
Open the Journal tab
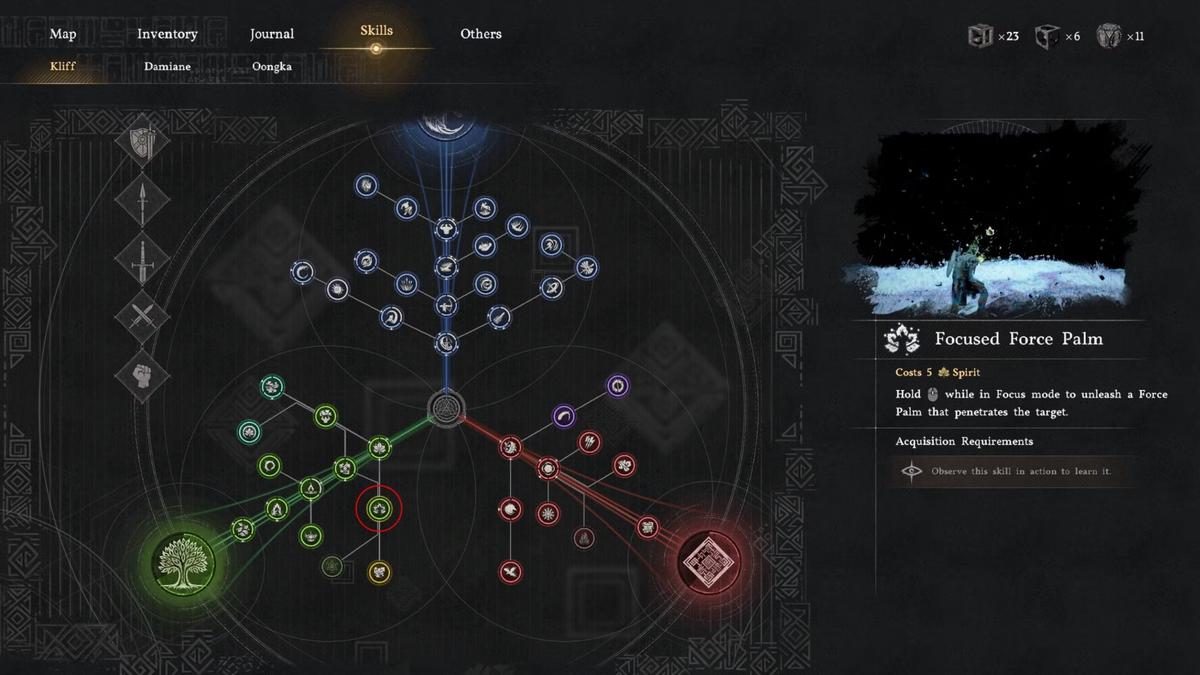click(x=272, y=34)
